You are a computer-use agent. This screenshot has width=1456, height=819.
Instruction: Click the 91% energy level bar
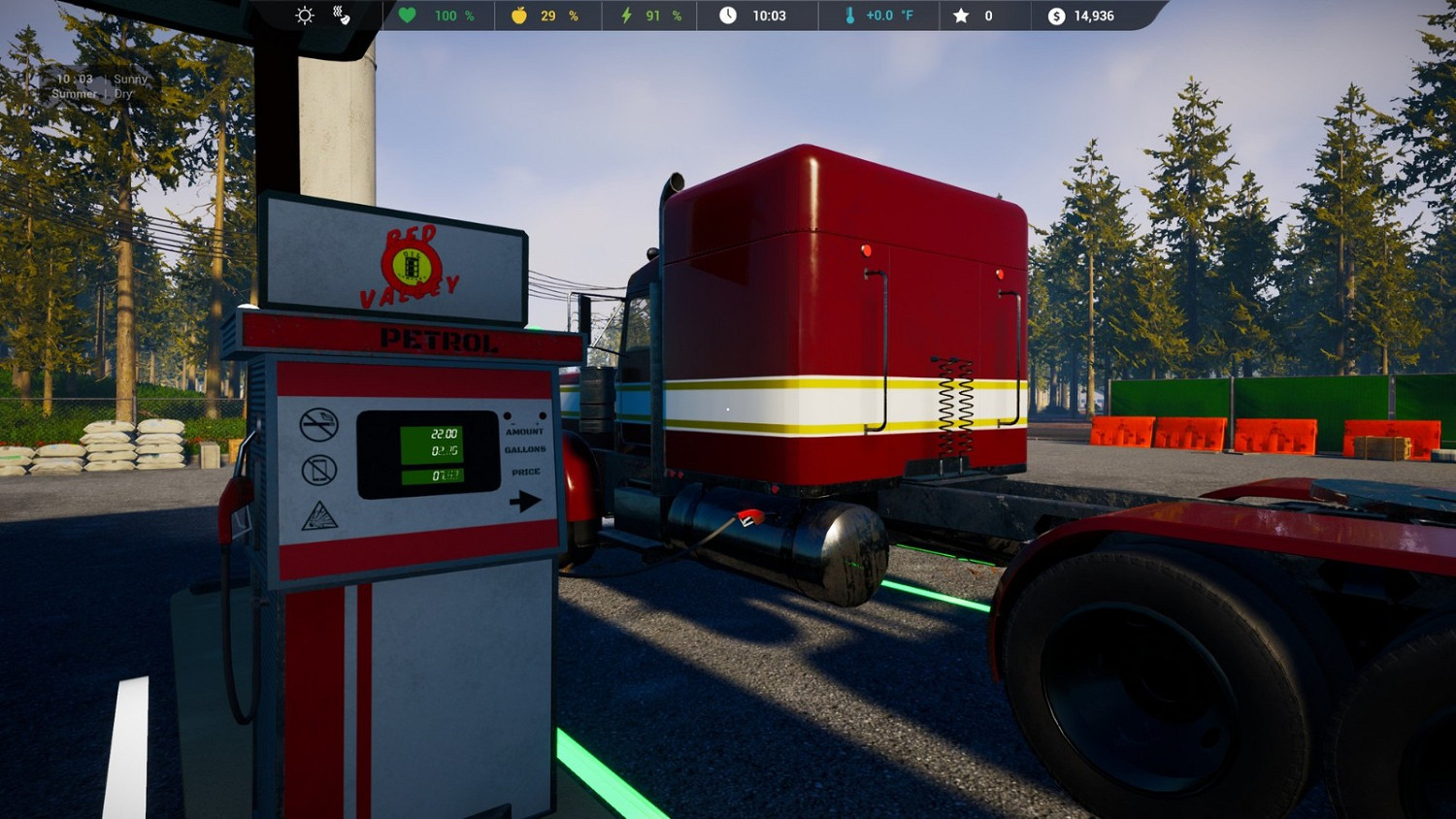click(653, 15)
